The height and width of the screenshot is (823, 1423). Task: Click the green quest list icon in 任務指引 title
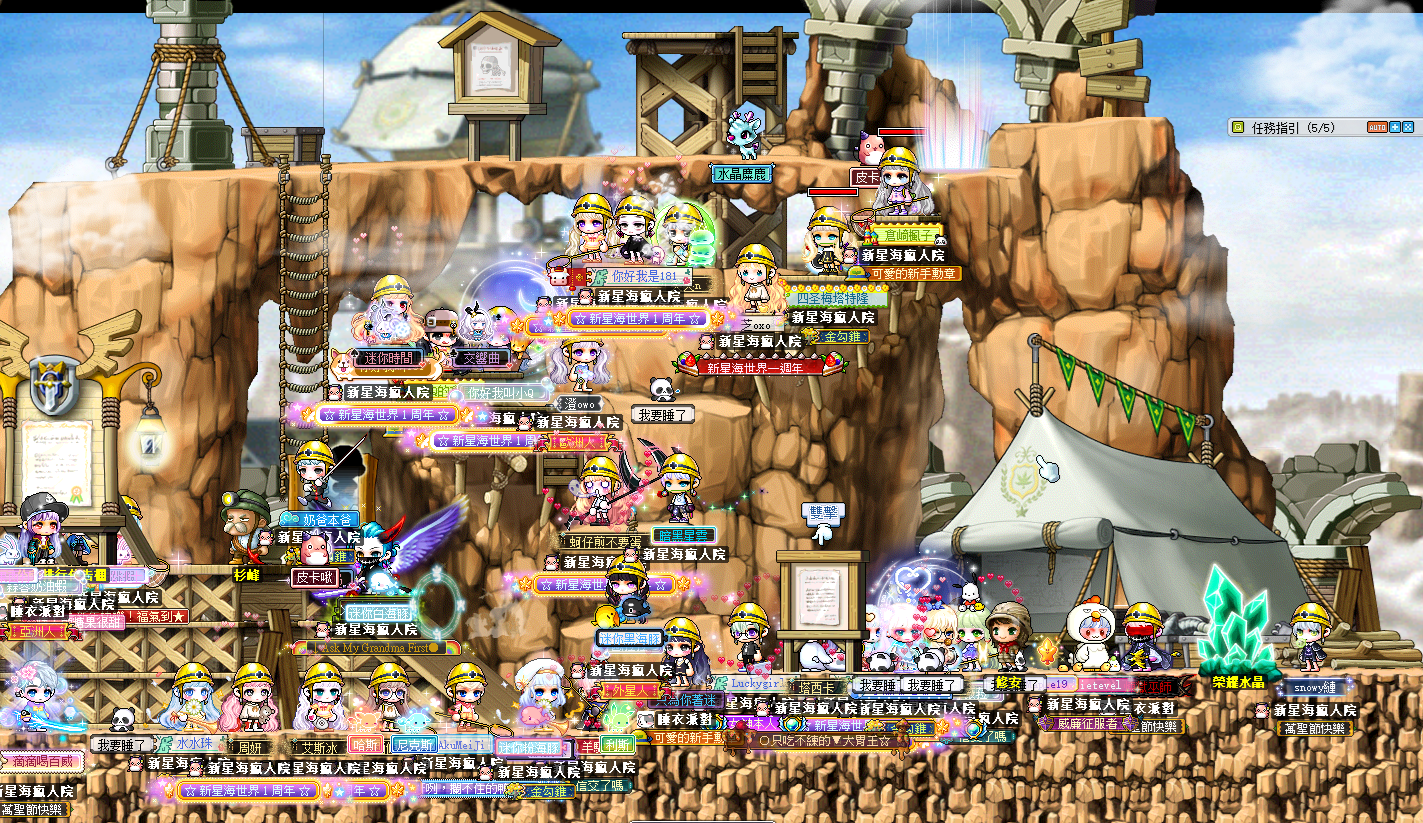[1238, 128]
